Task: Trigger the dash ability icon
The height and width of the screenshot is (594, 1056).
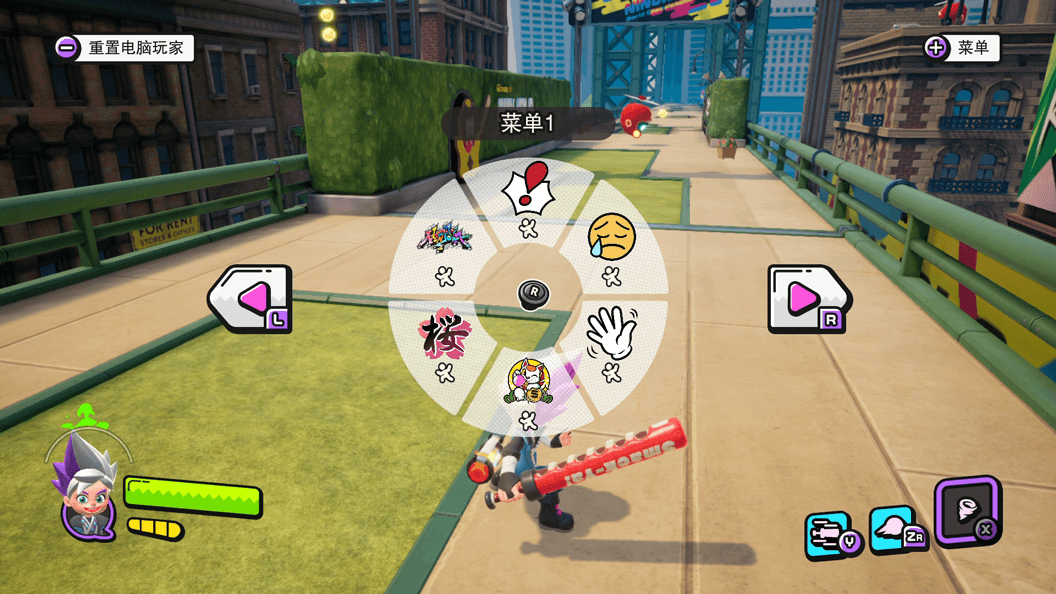Action: pyautogui.click(x=831, y=535)
